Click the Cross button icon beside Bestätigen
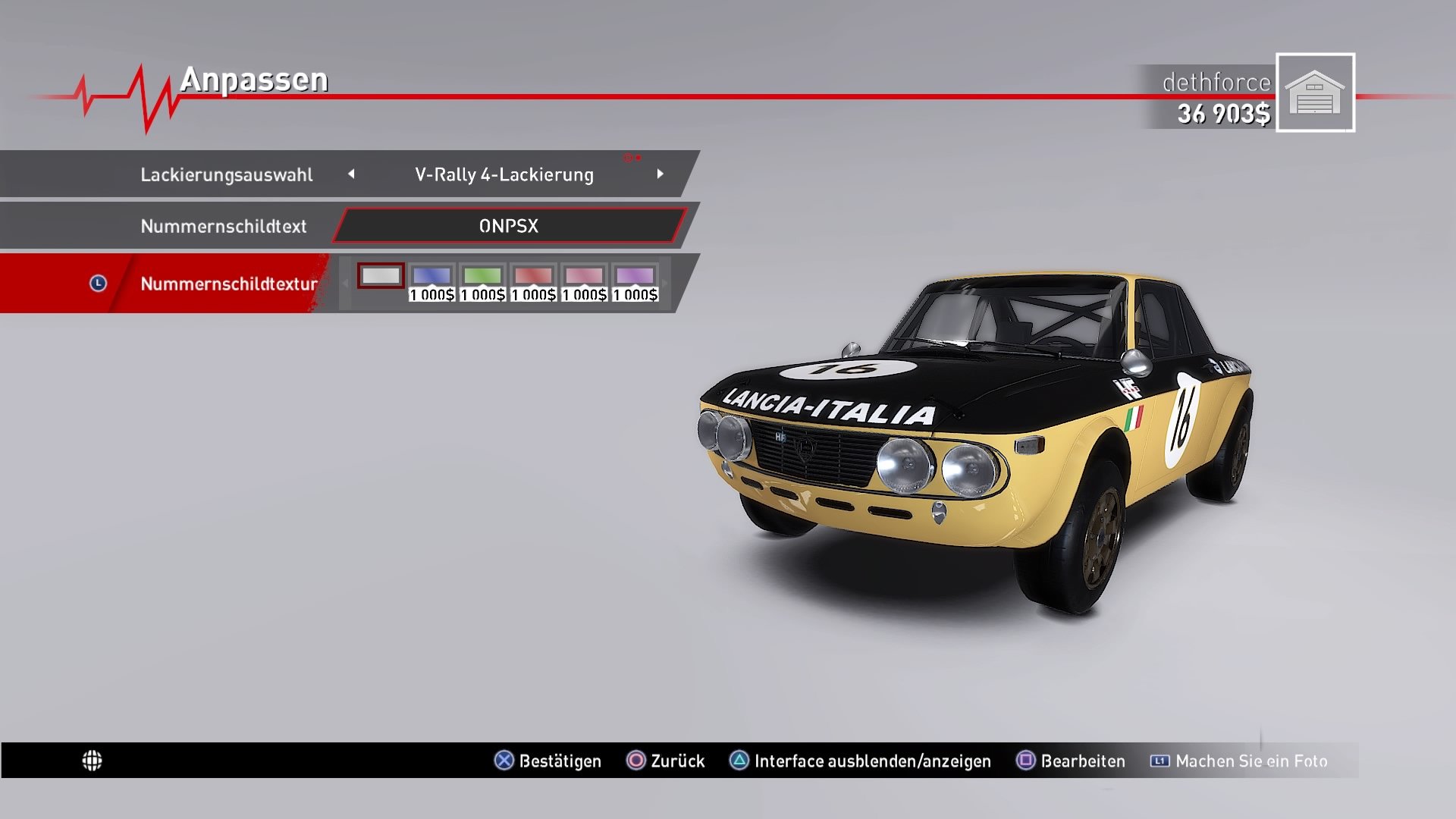 (503, 761)
